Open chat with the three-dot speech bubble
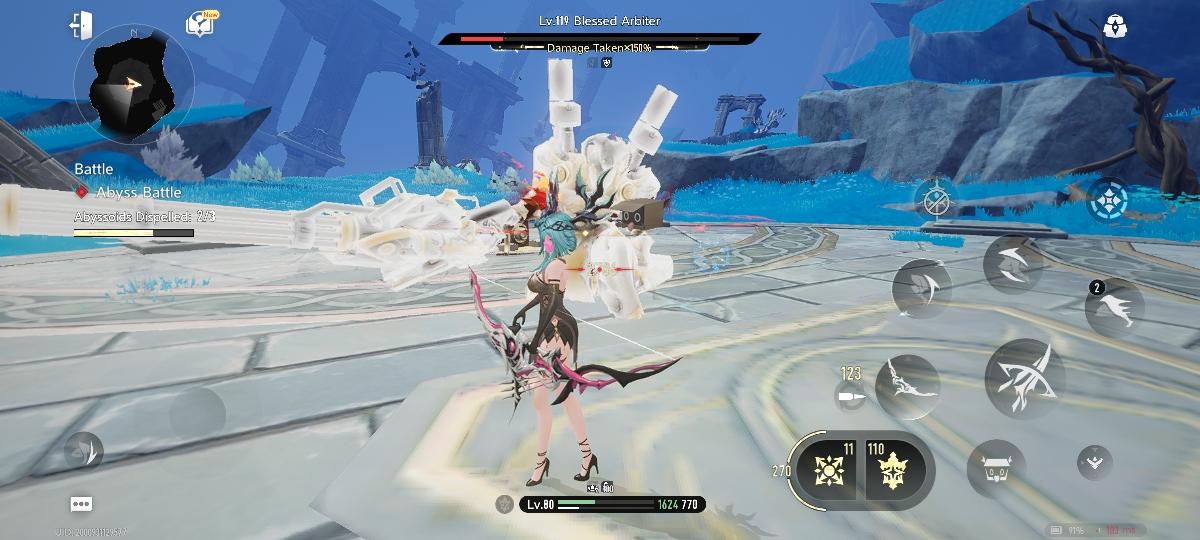Viewport: 1200px width, 540px height. coord(82,504)
